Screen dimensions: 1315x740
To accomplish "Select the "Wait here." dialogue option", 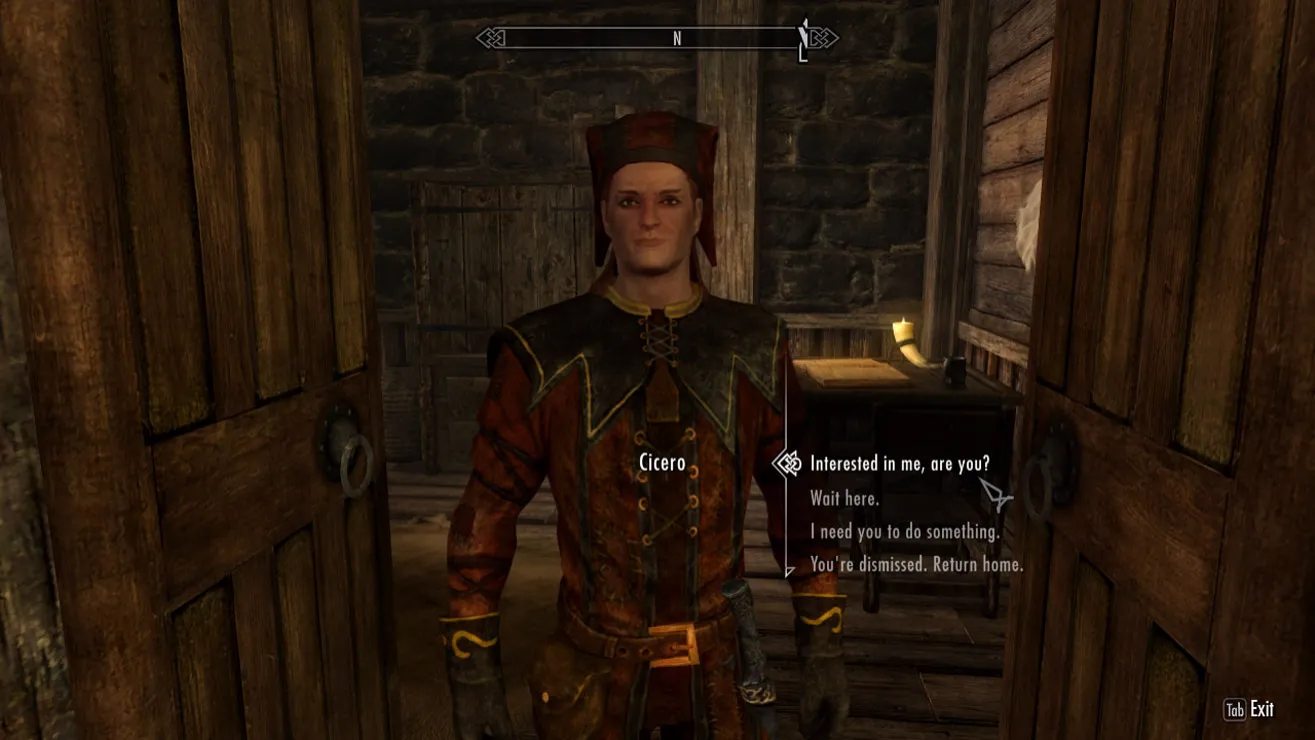I will (x=845, y=498).
